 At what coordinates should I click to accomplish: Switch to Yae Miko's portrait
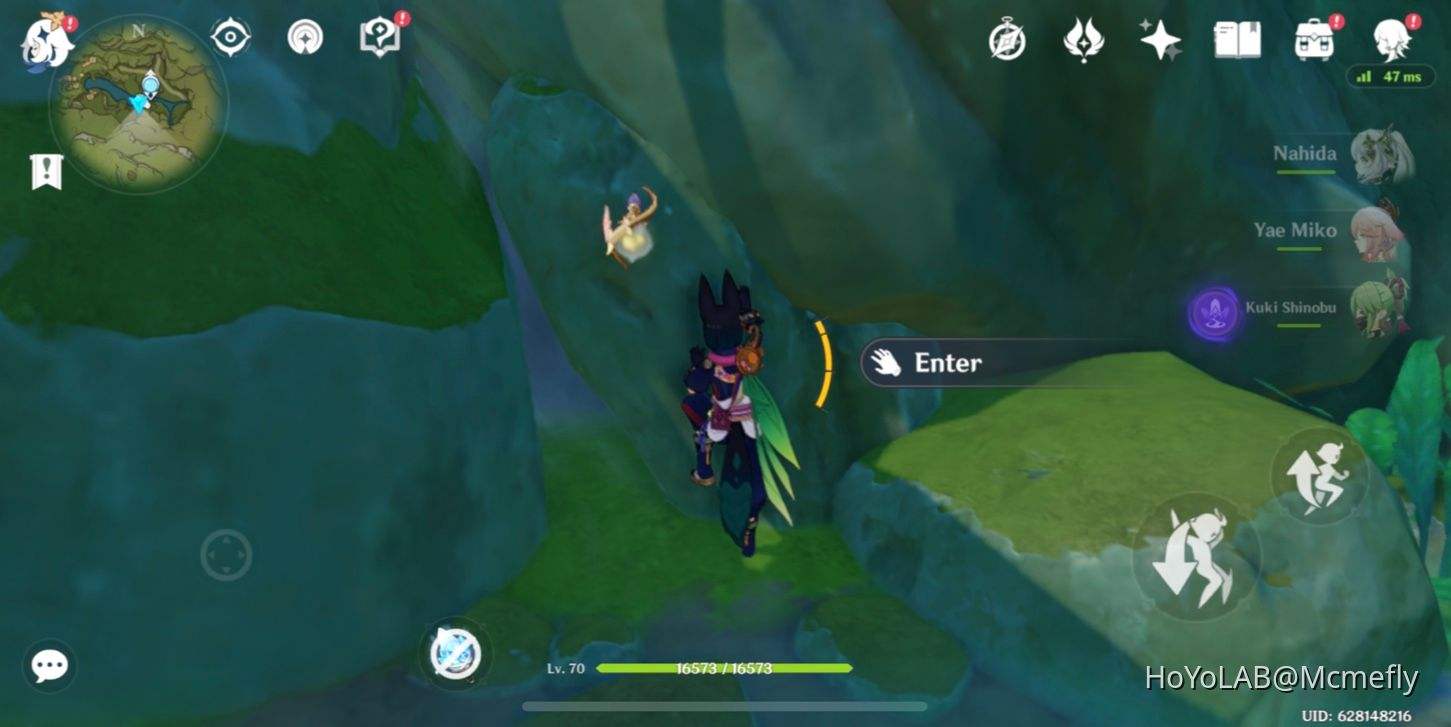(x=1380, y=235)
